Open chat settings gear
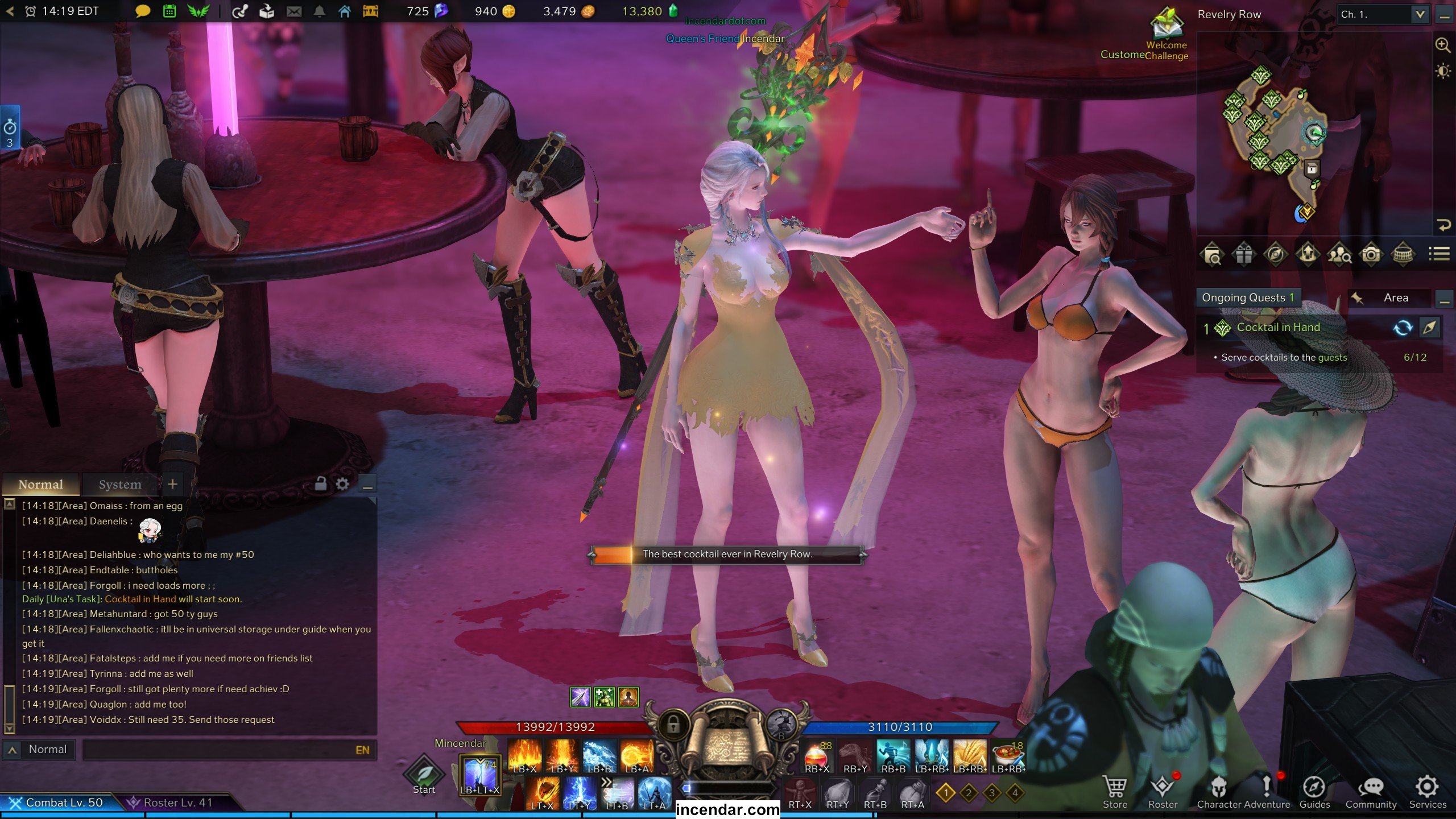Screen dimensions: 1456x819 pos(342,484)
